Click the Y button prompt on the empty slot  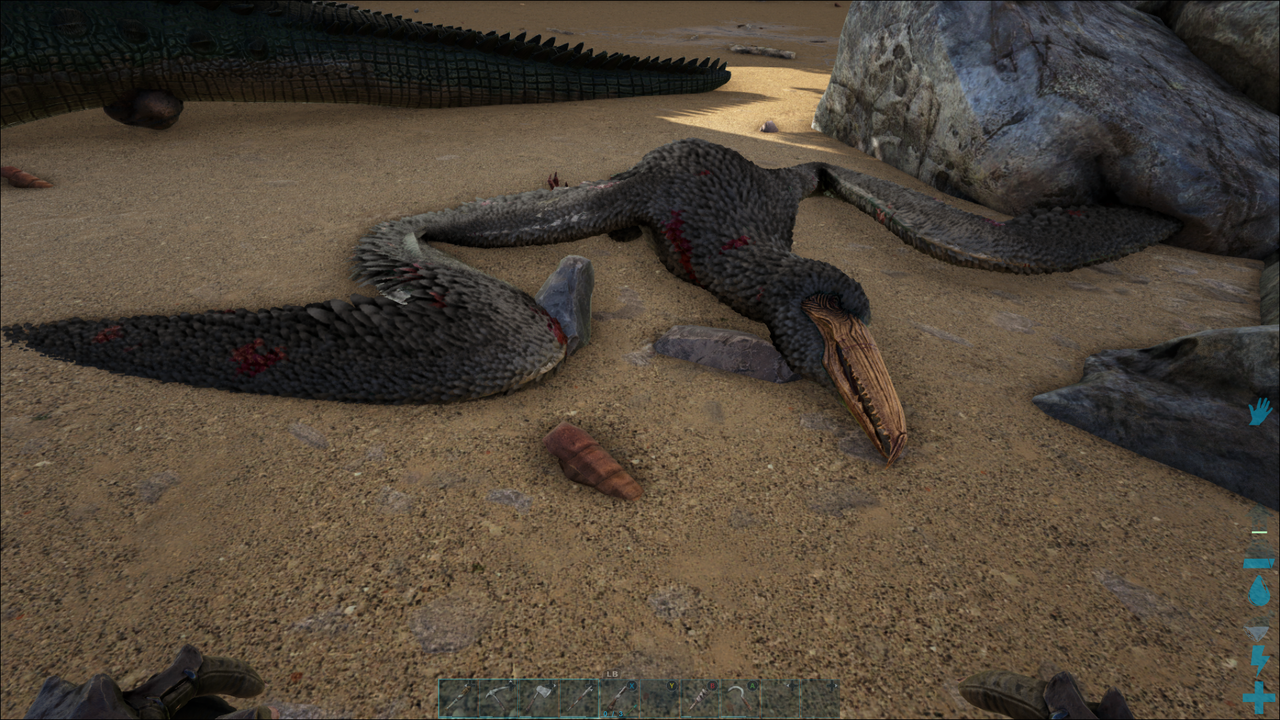pos(672,686)
